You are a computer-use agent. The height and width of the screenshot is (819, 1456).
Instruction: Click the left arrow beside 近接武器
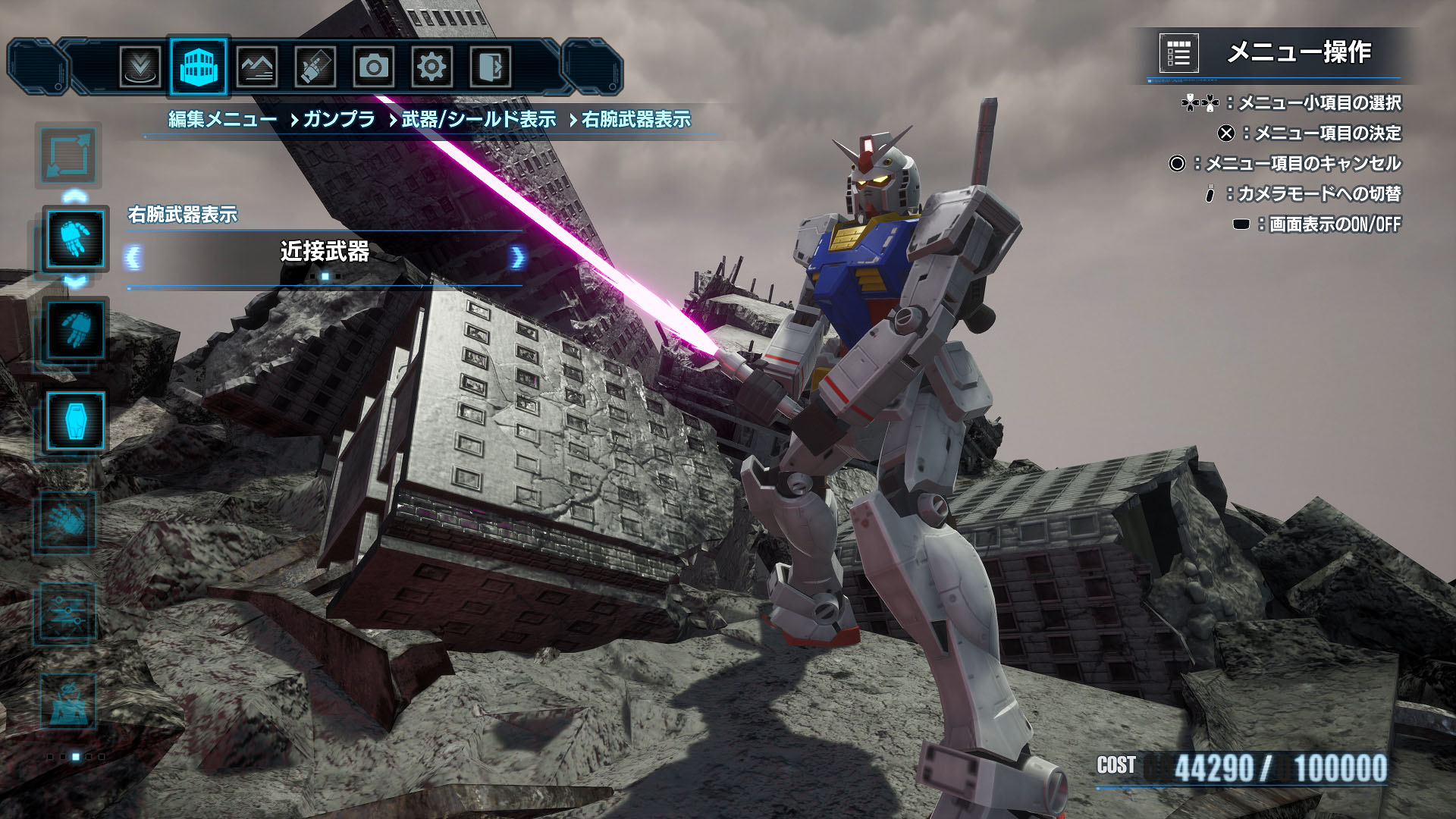133,258
